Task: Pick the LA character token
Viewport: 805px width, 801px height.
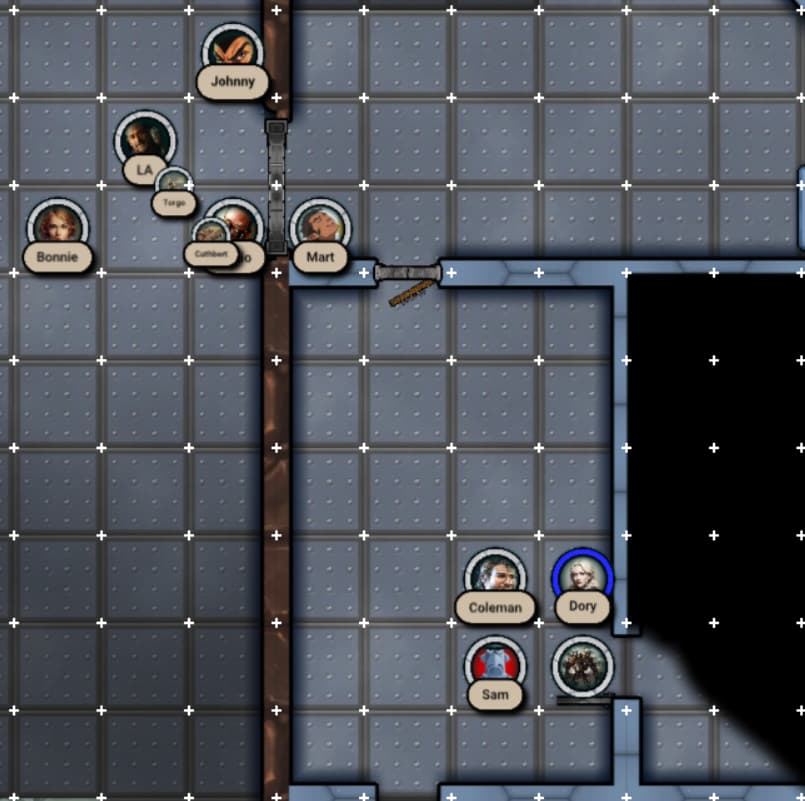Action: point(145,141)
